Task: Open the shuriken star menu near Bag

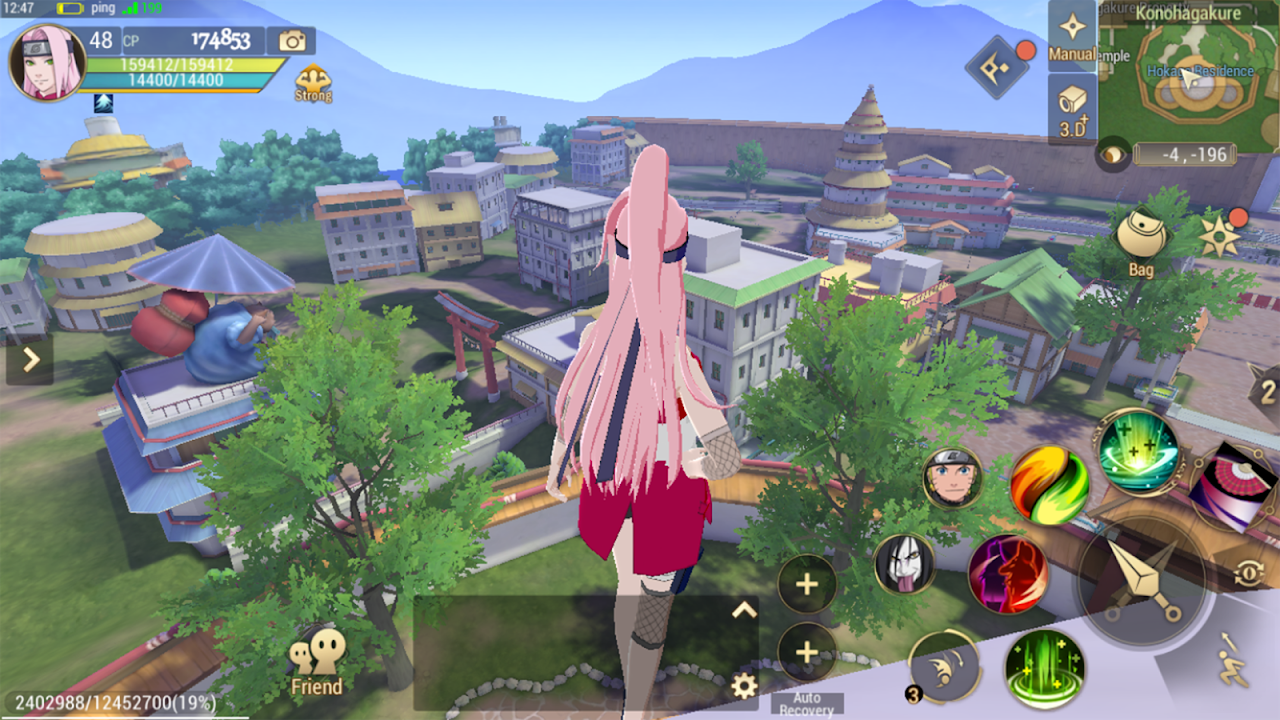Action: (1220, 237)
